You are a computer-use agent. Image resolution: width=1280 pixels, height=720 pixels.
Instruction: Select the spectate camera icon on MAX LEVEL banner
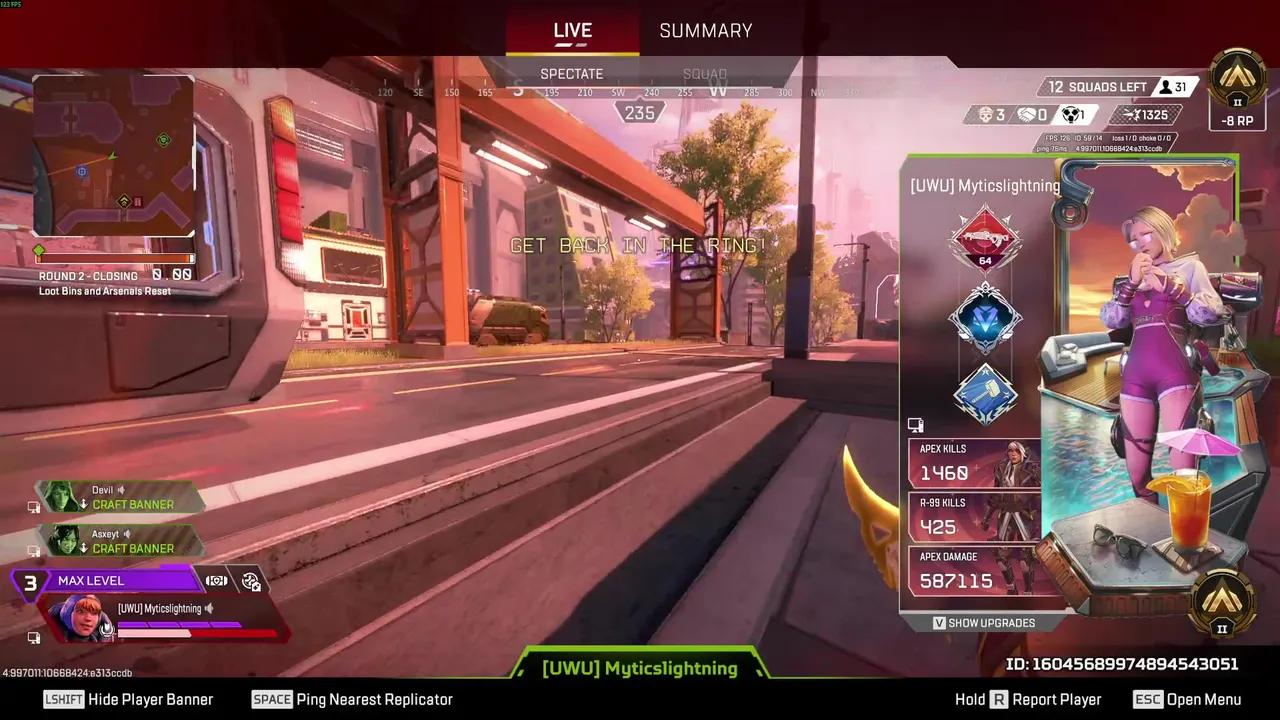coord(216,580)
